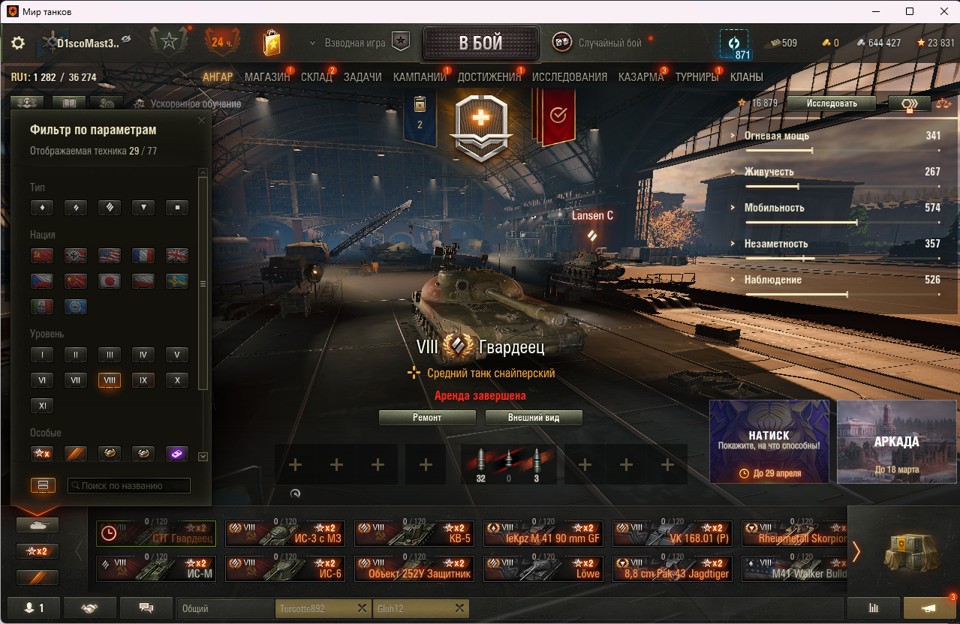960x624 pixels.
Task: Open the settings gear menu
Action: tap(18, 43)
